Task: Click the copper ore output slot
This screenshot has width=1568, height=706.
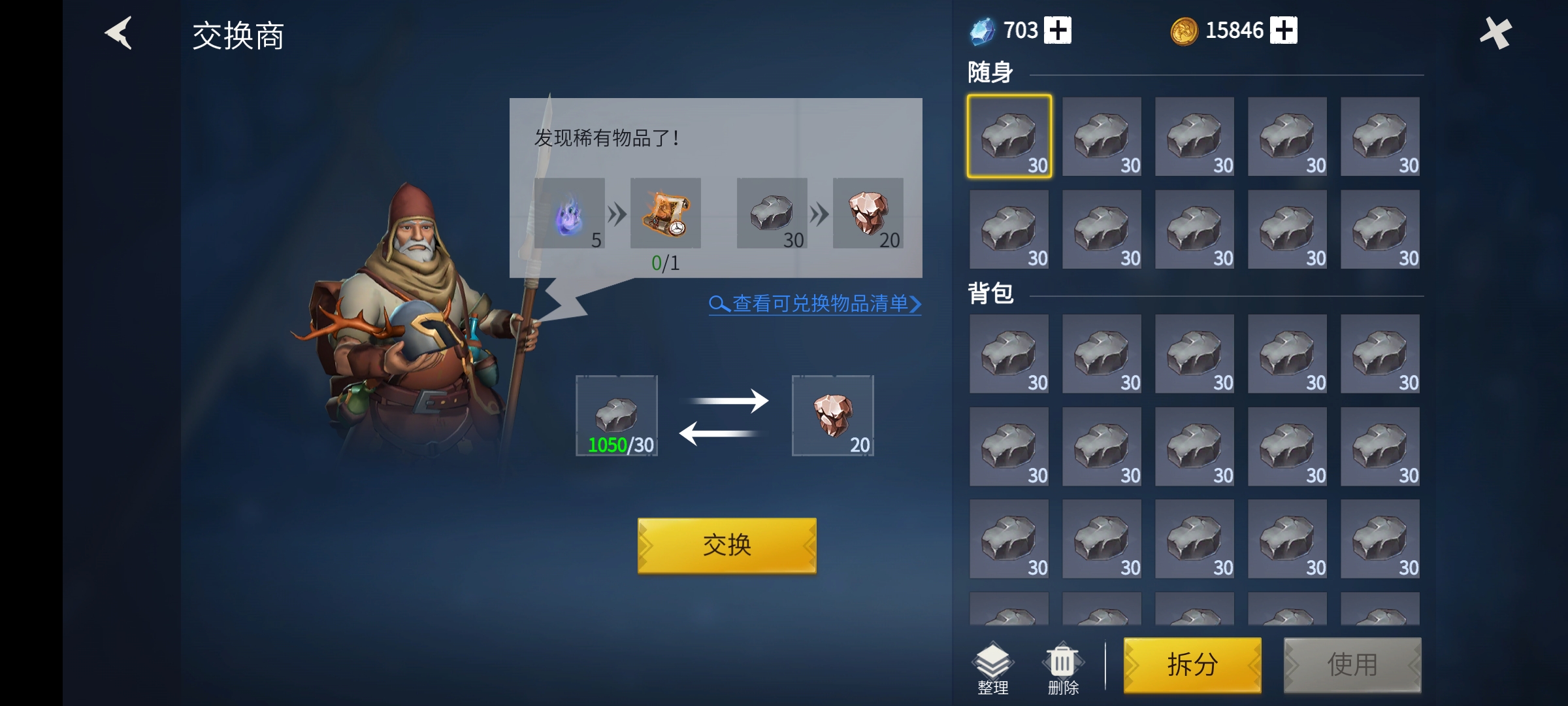Action: 832,416
